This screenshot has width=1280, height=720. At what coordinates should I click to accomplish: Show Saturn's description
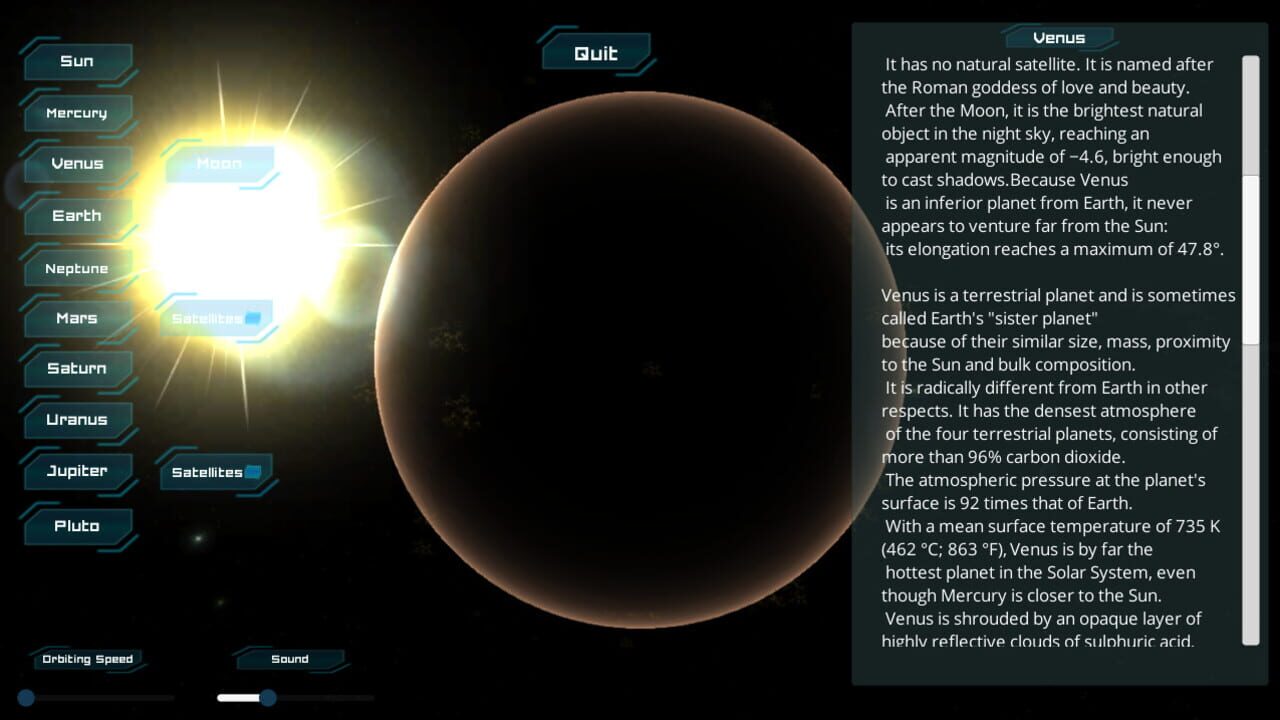coord(77,368)
